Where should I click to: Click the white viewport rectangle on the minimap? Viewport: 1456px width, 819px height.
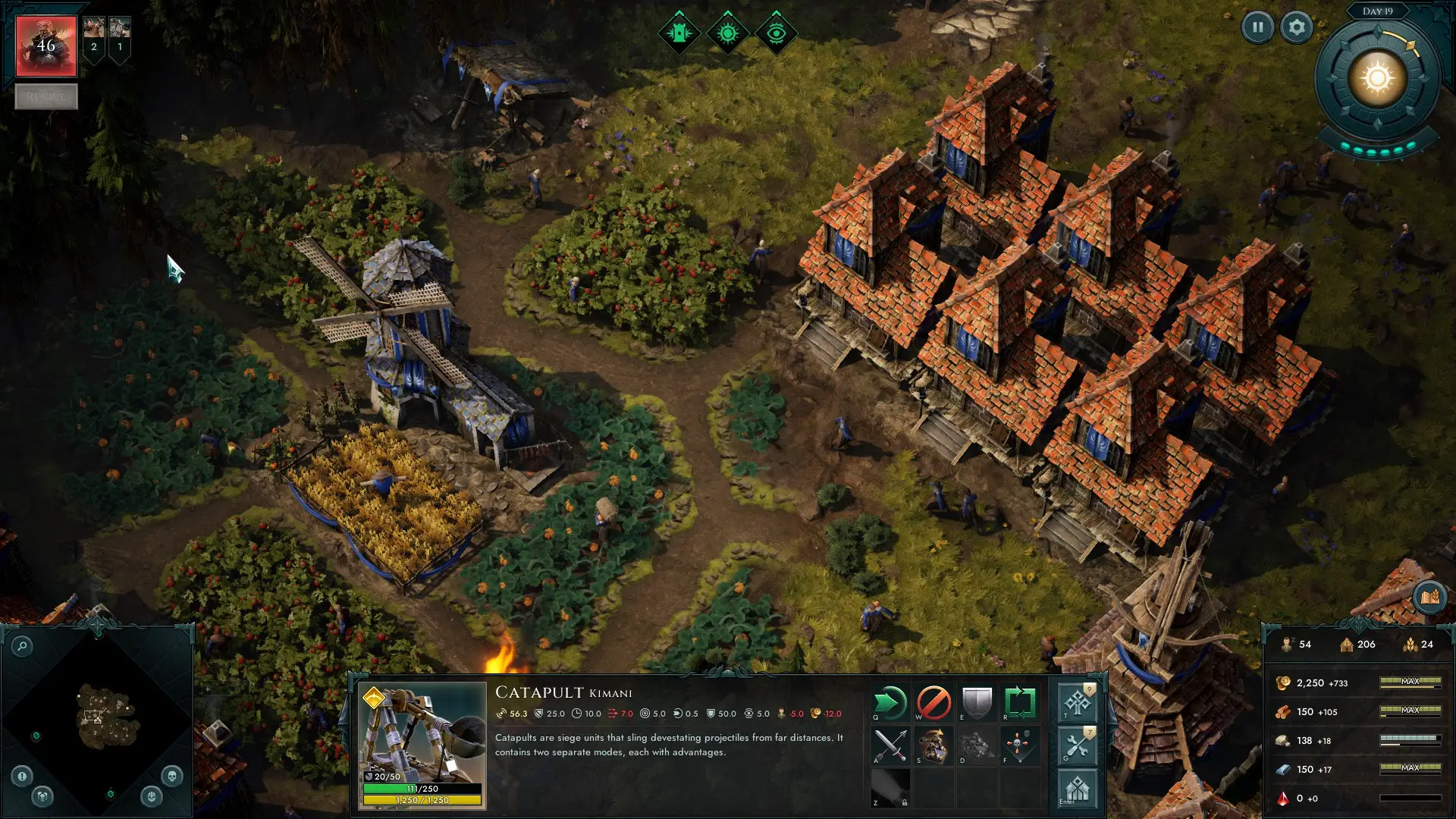(93, 715)
